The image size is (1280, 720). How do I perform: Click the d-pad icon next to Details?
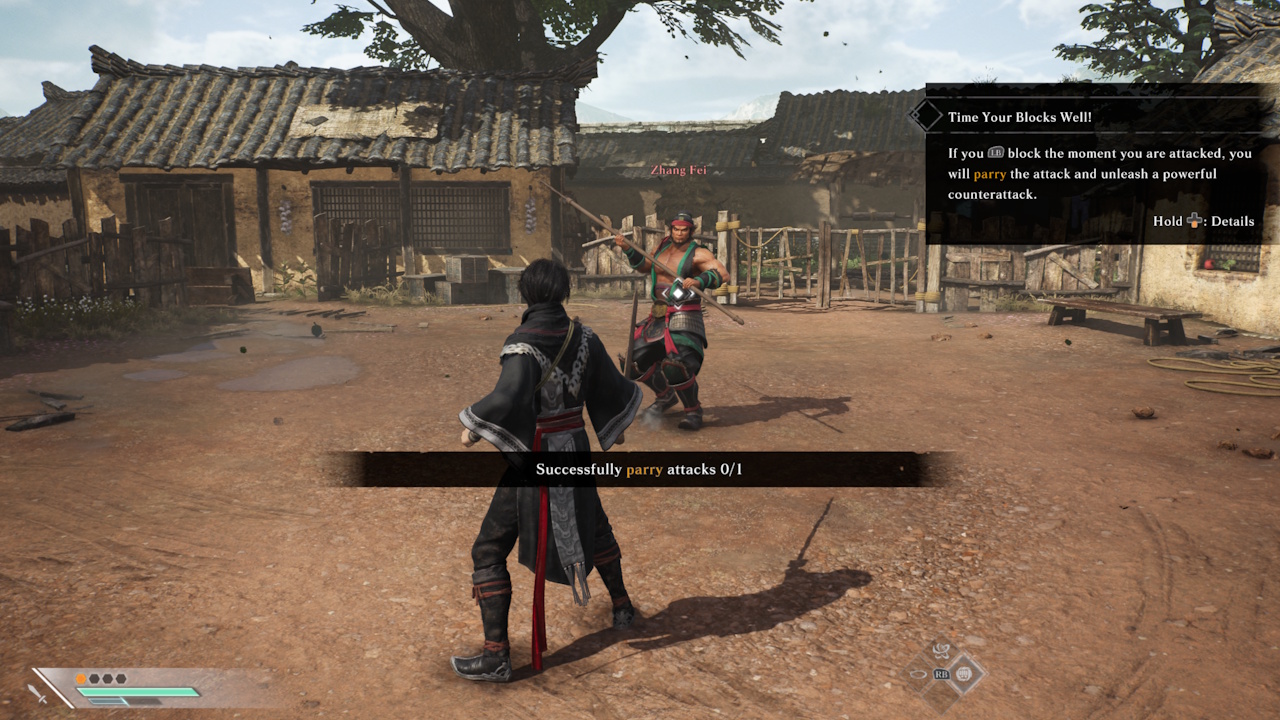click(x=1195, y=221)
